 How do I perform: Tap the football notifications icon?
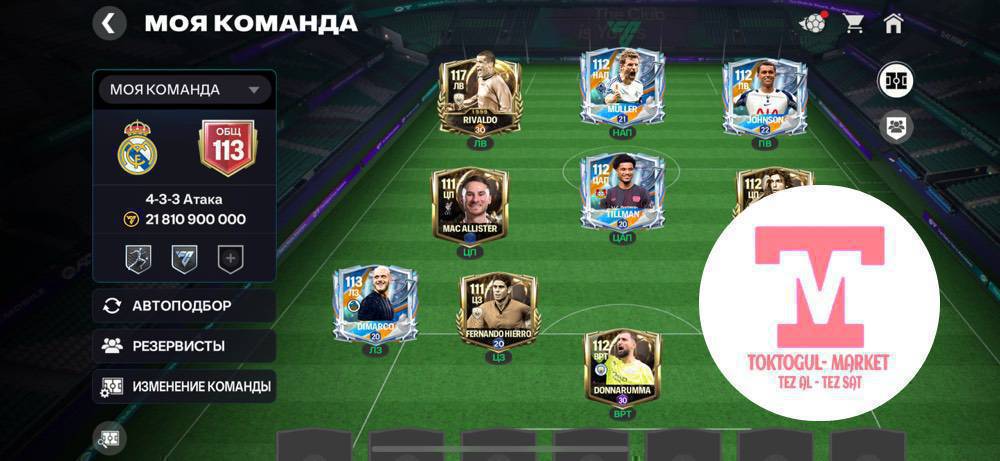(815, 22)
